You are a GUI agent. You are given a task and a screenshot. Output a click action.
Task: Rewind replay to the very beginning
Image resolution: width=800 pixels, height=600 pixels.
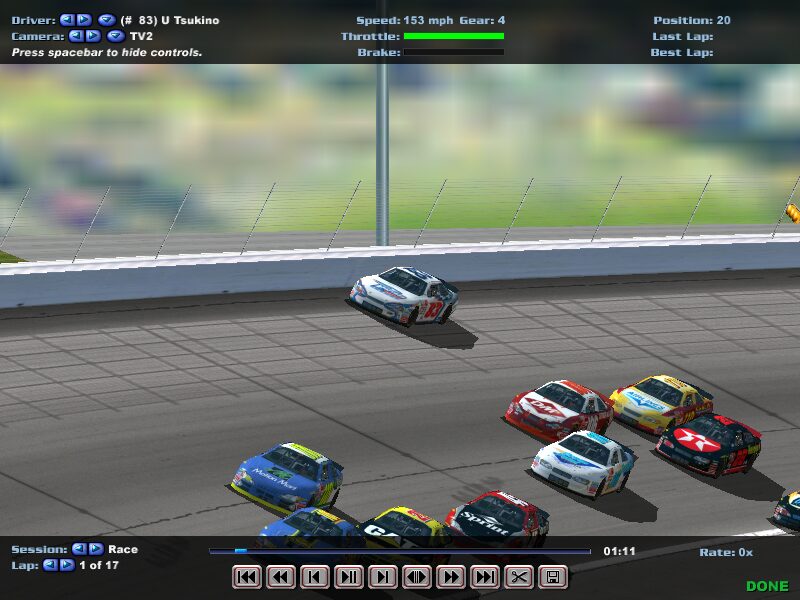click(246, 577)
